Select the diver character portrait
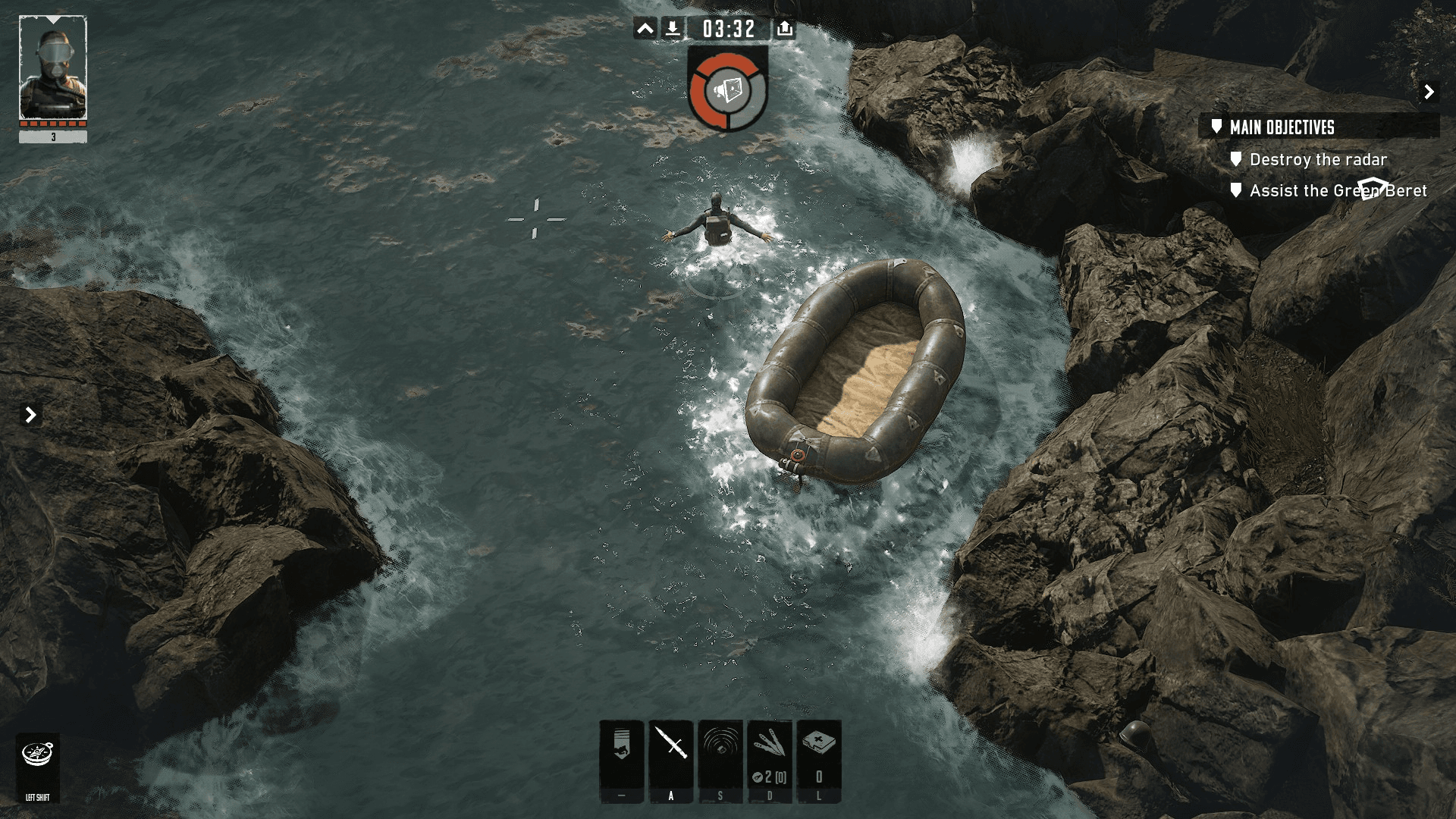 point(52,68)
